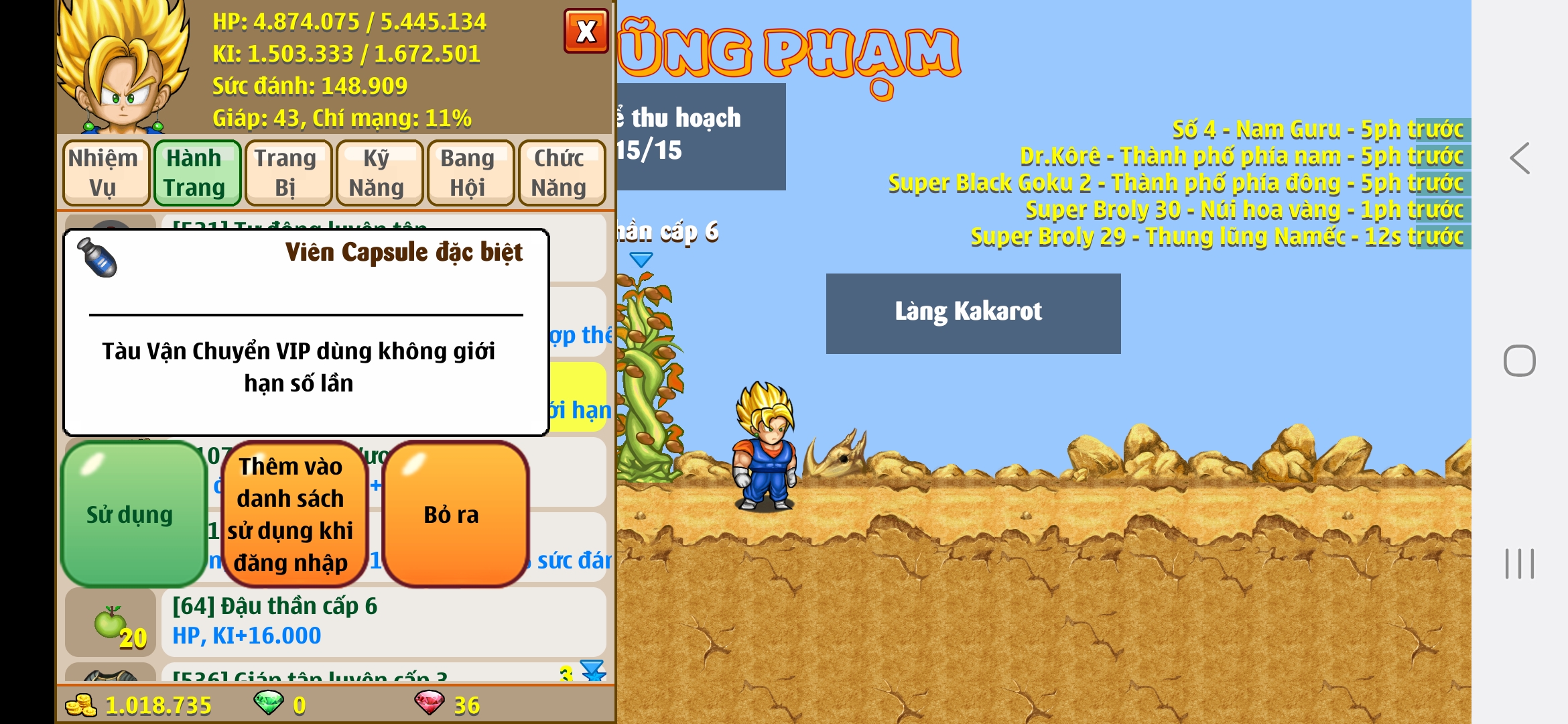
Task: Open the Trang Bị tab
Action: click(287, 173)
